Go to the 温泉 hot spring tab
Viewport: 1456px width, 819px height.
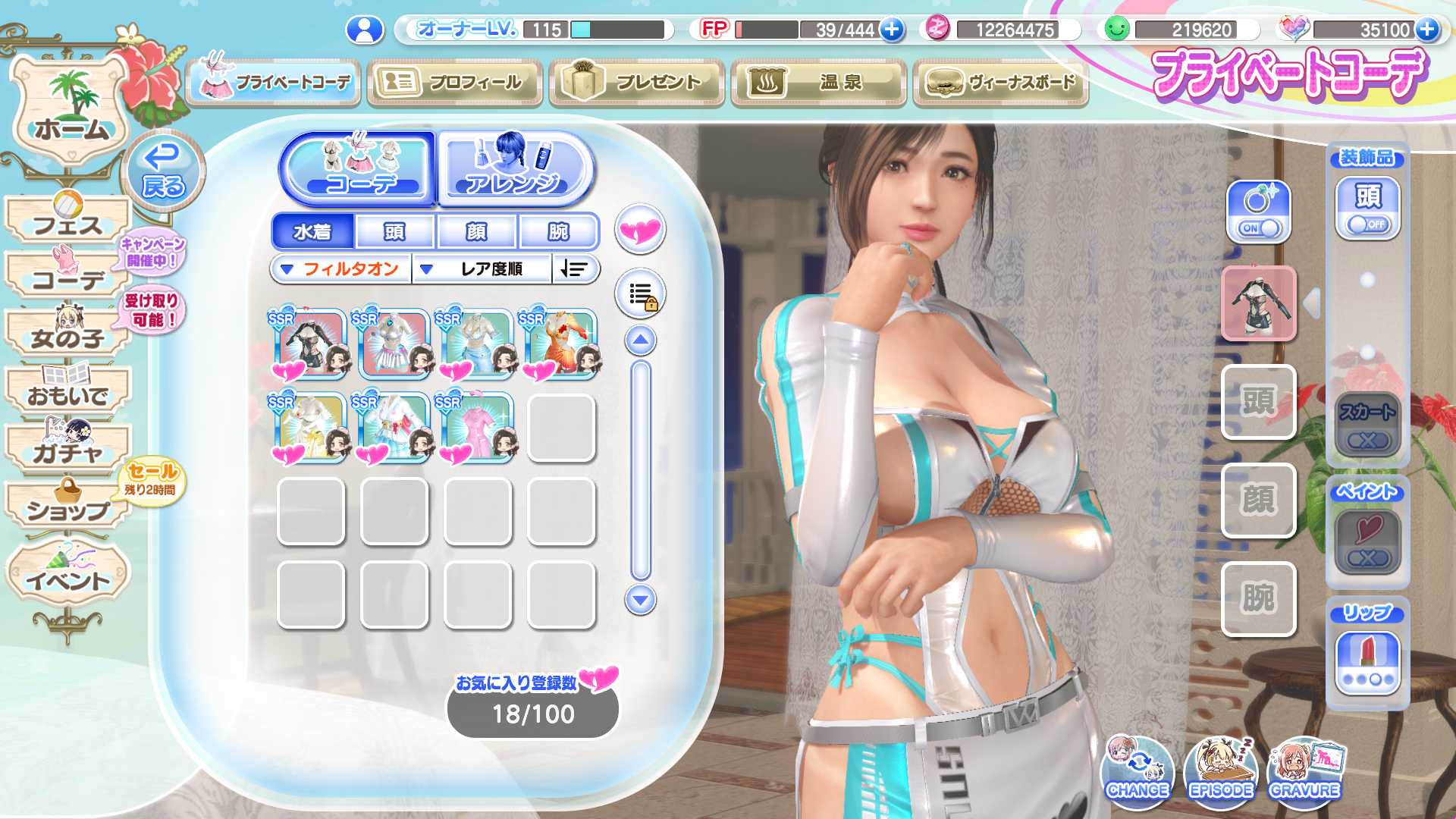[x=818, y=82]
